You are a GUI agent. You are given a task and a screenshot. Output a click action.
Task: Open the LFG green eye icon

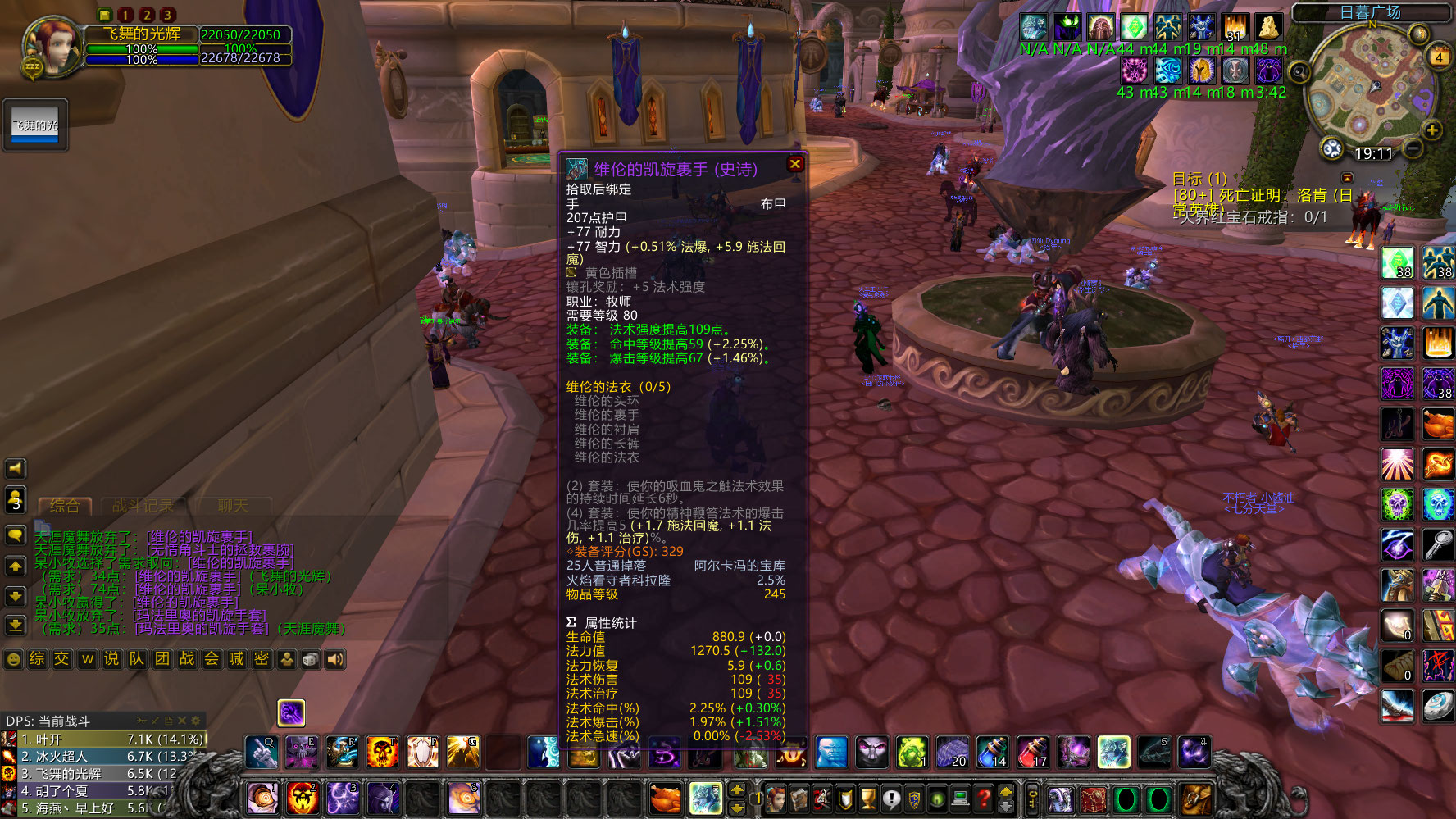pos(936,799)
